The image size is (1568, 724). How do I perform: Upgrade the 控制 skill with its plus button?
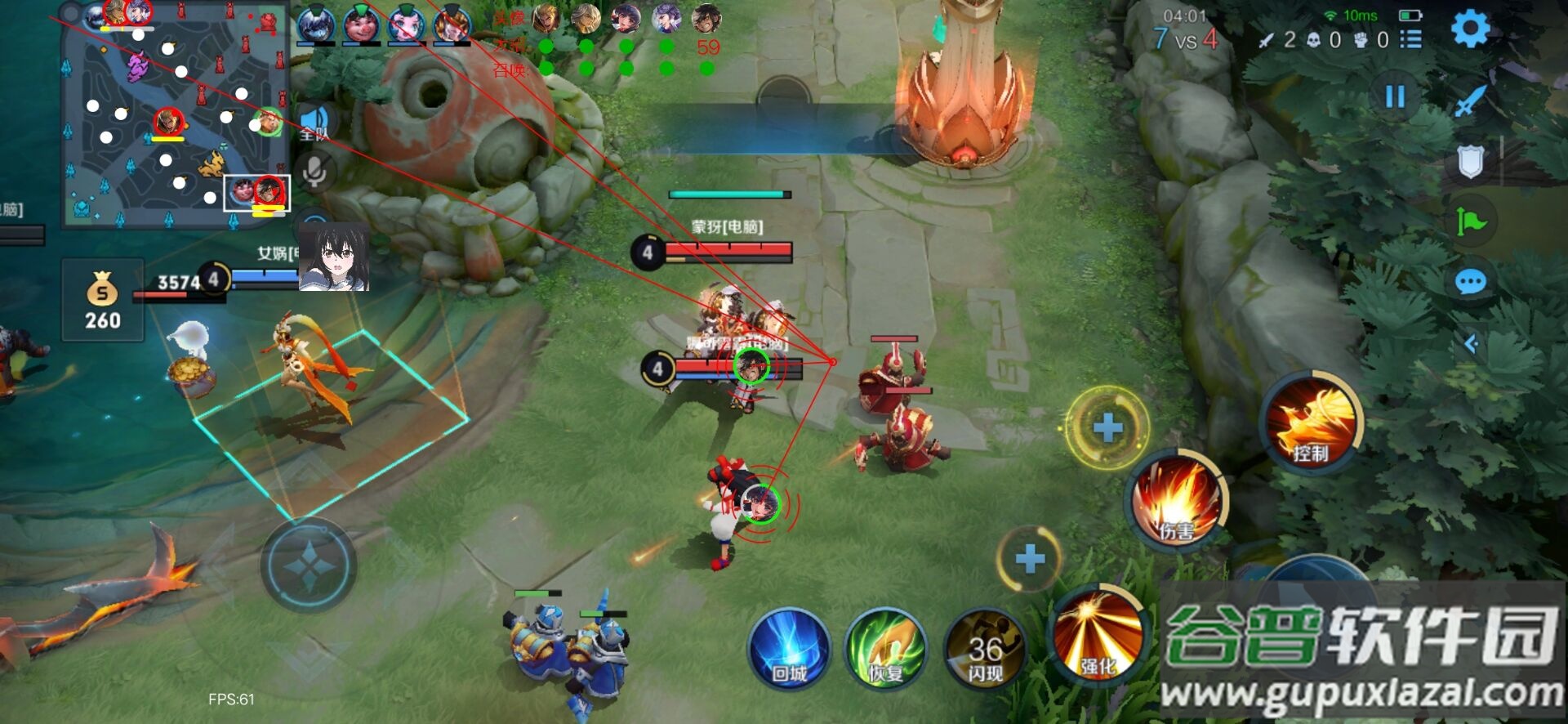pos(1107,427)
